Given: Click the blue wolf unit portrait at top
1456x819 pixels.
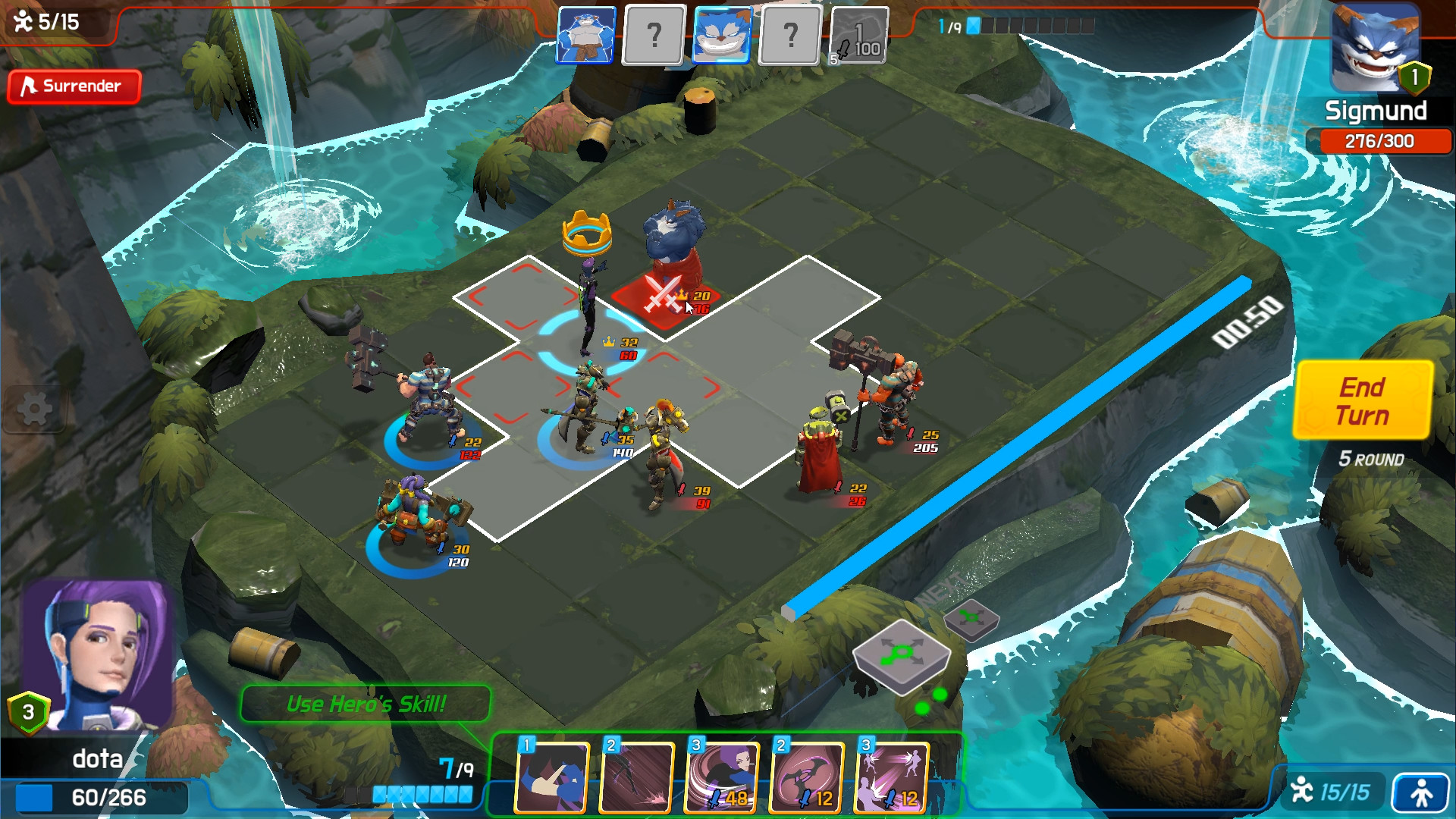Looking at the screenshot, I should pos(585,36).
